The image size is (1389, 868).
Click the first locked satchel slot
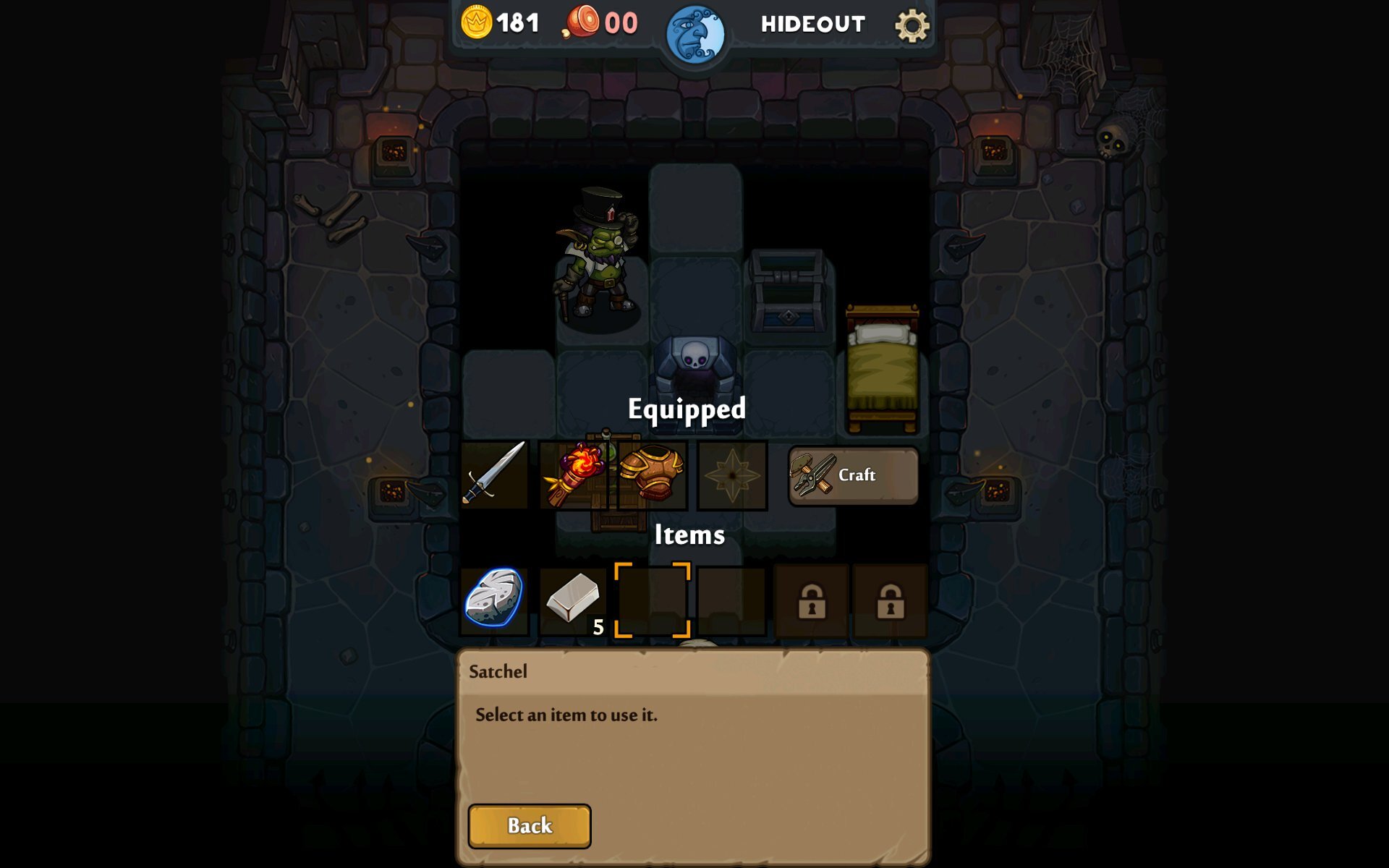(x=809, y=600)
